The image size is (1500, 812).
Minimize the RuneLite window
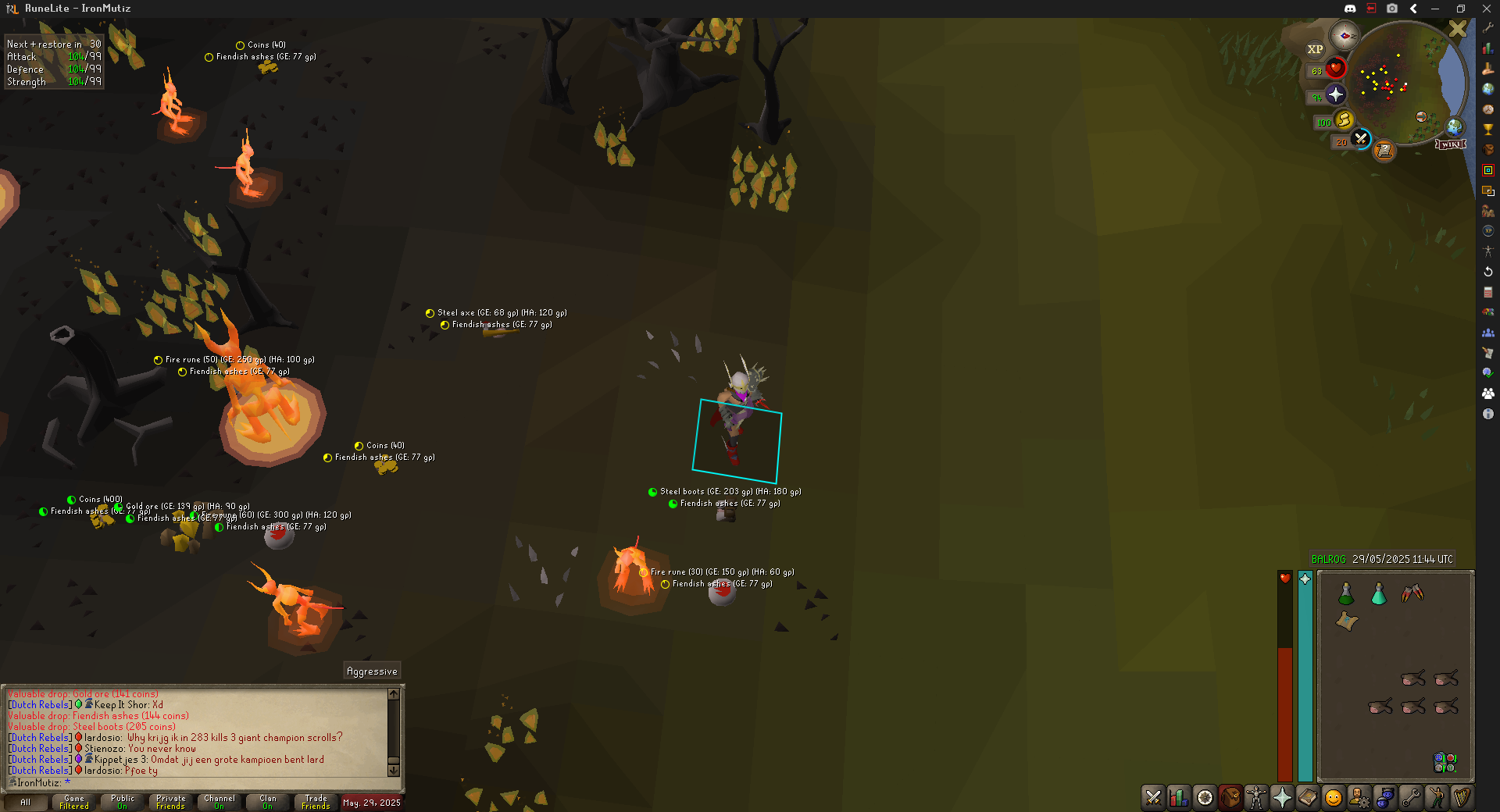1435,9
